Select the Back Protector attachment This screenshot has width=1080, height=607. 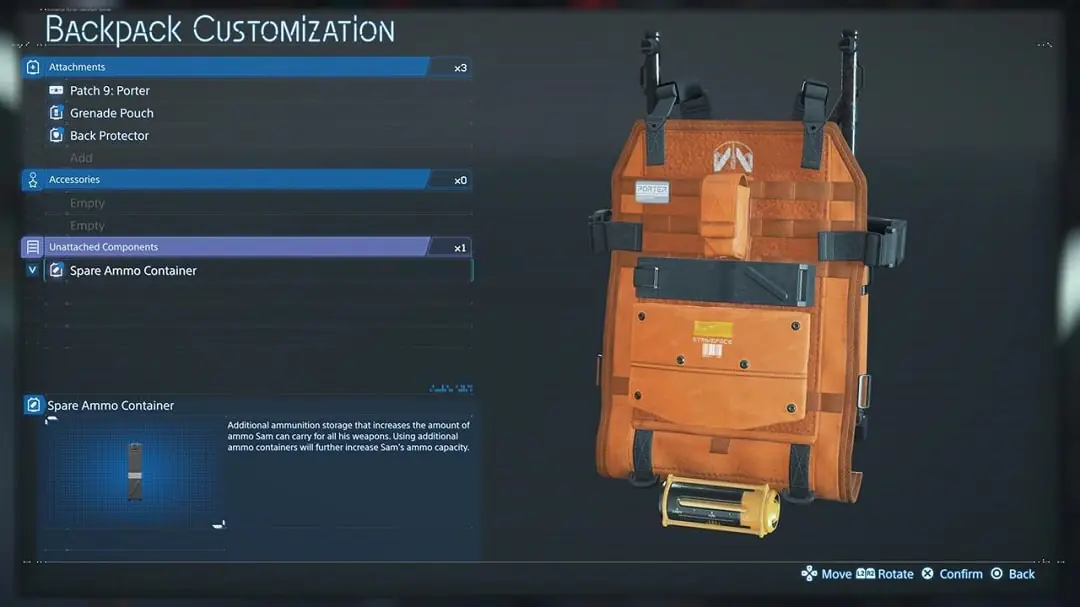(x=109, y=136)
